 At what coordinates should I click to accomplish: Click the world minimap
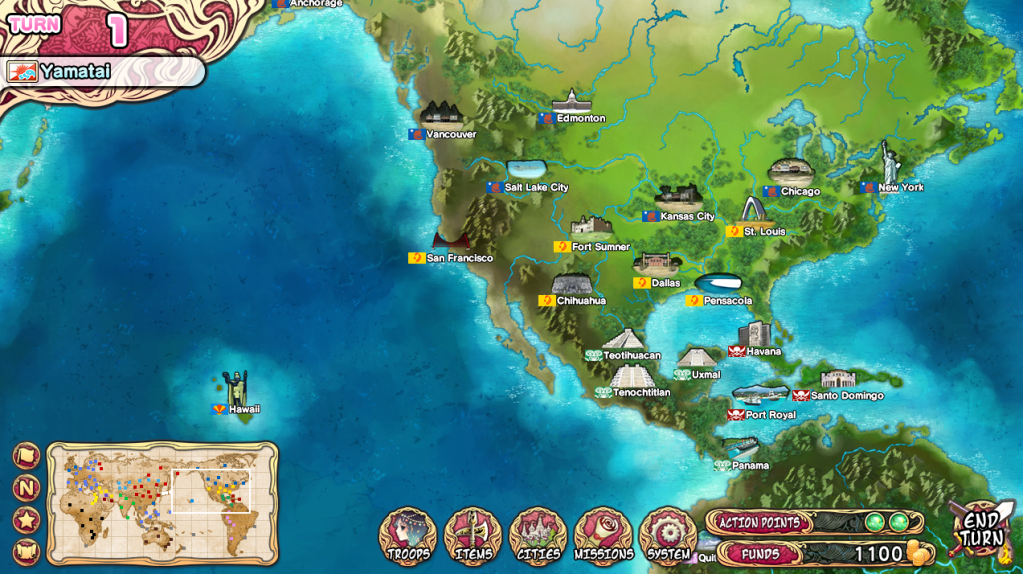pyautogui.click(x=162, y=503)
